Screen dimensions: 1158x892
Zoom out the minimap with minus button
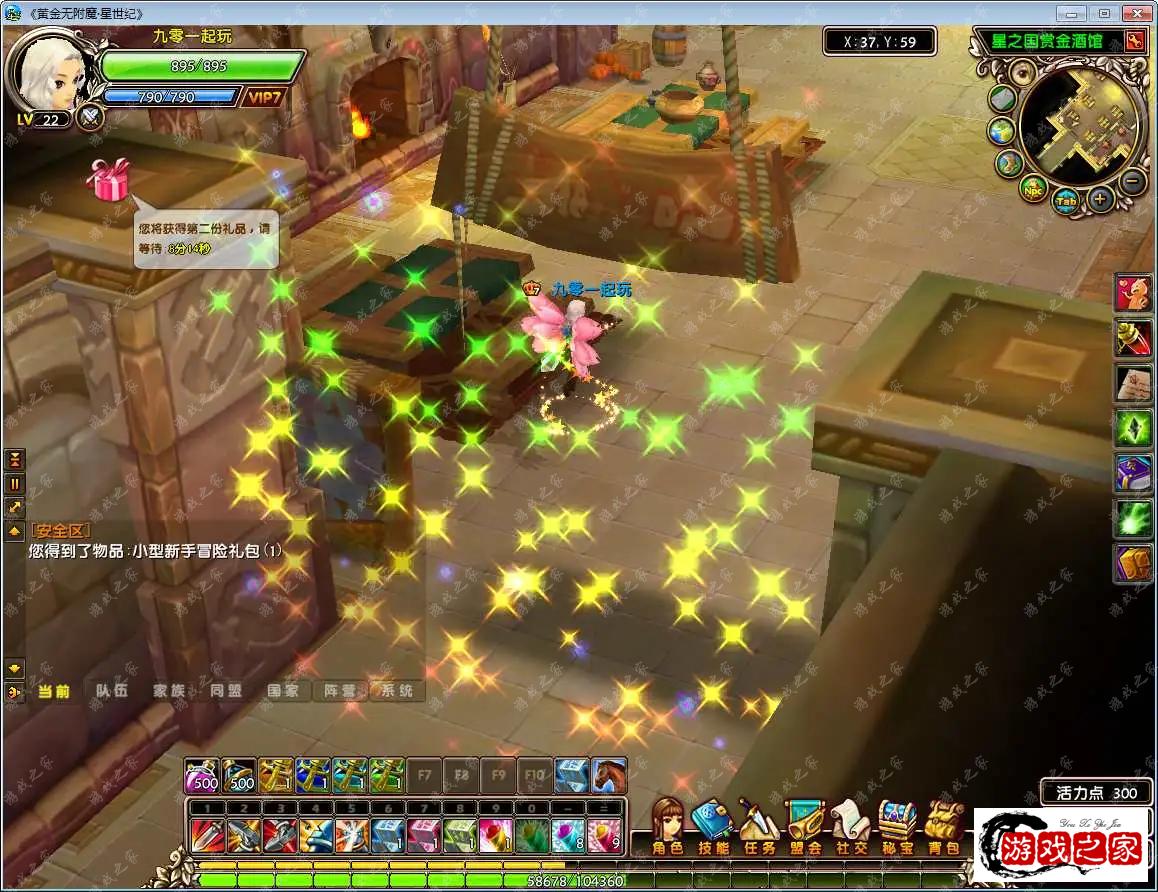[x=1132, y=183]
